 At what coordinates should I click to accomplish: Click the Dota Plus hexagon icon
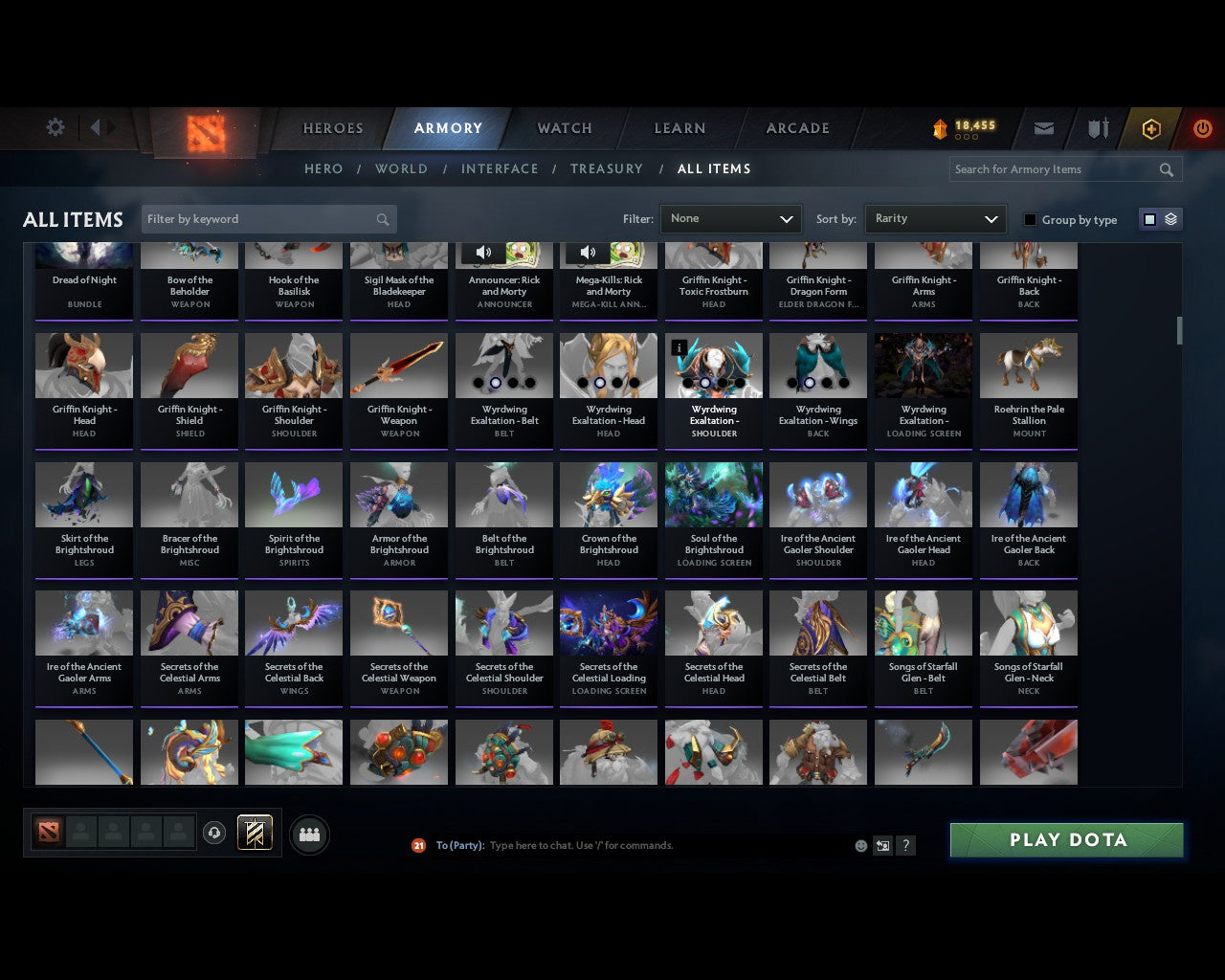pos(1150,127)
